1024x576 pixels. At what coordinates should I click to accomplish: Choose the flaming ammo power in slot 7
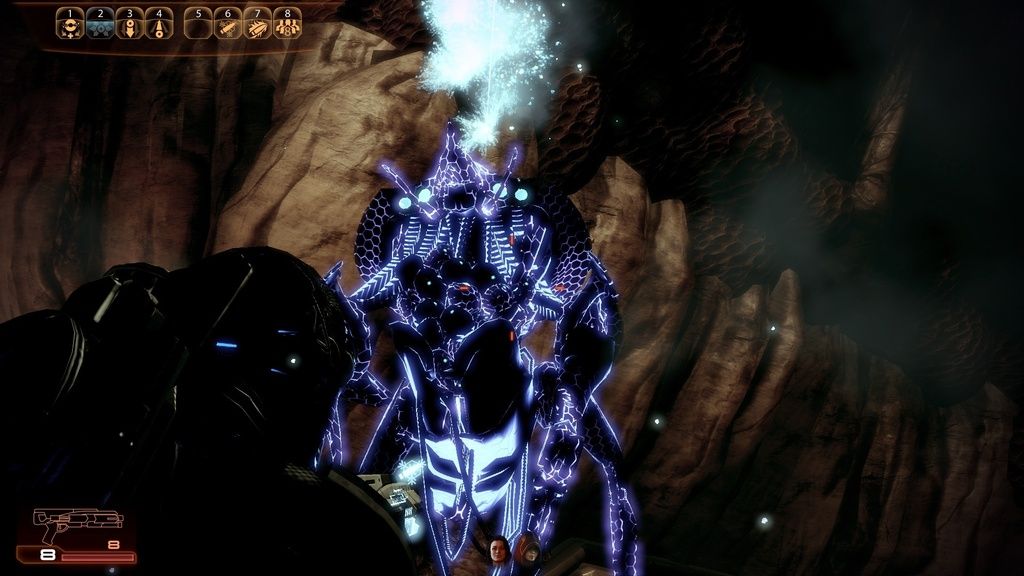pos(258,25)
